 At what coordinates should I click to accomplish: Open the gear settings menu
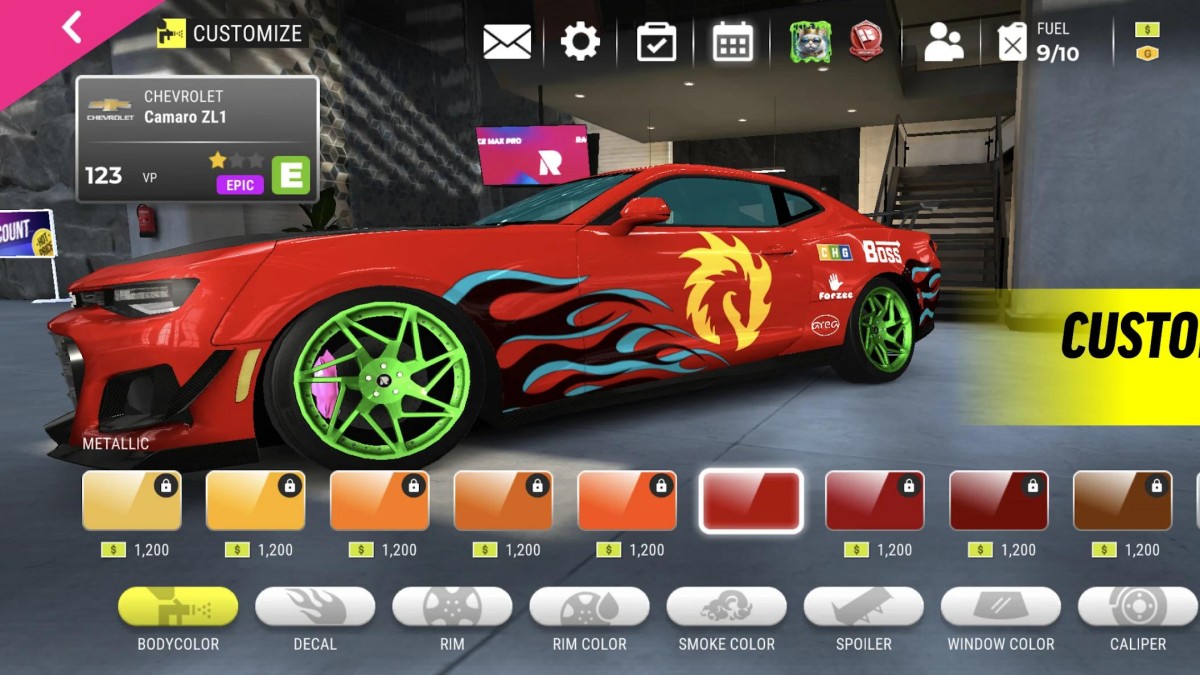[580, 42]
